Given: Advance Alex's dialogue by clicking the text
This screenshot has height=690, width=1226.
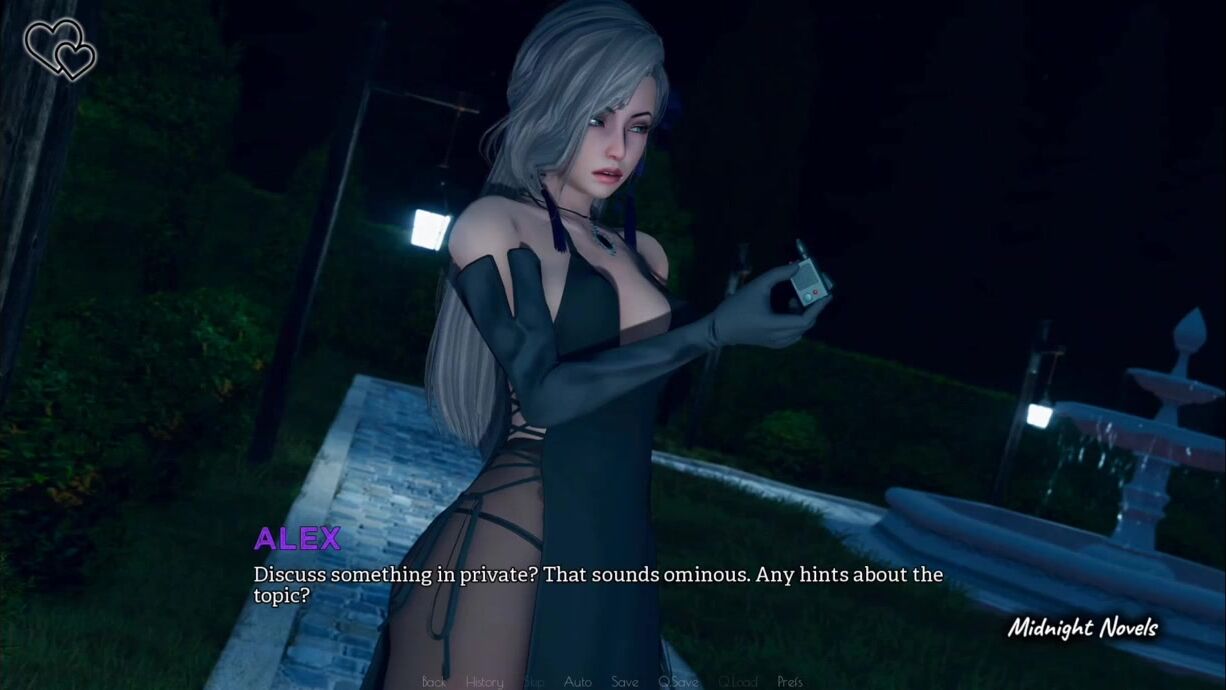Looking at the screenshot, I should [x=597, y=585].
